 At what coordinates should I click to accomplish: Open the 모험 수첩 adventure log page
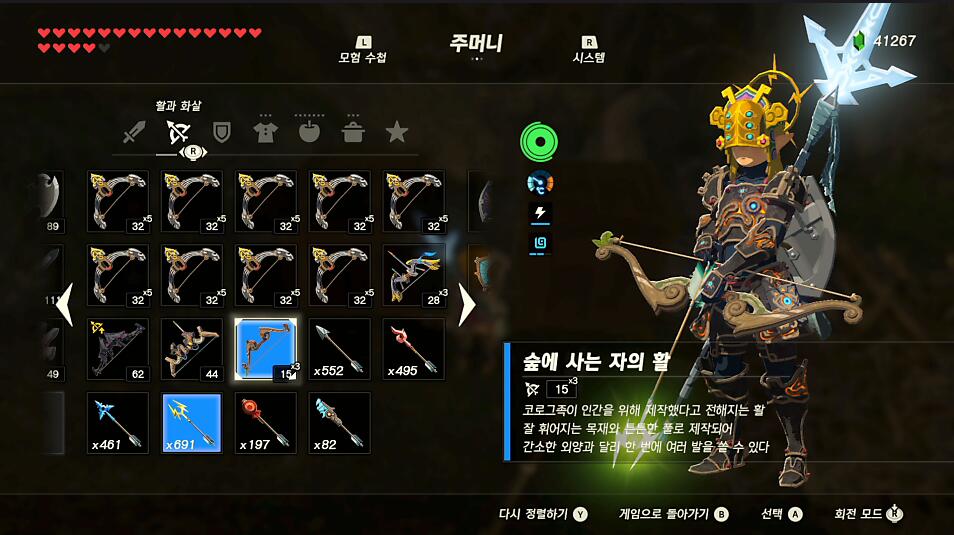(x=362, y=51)
